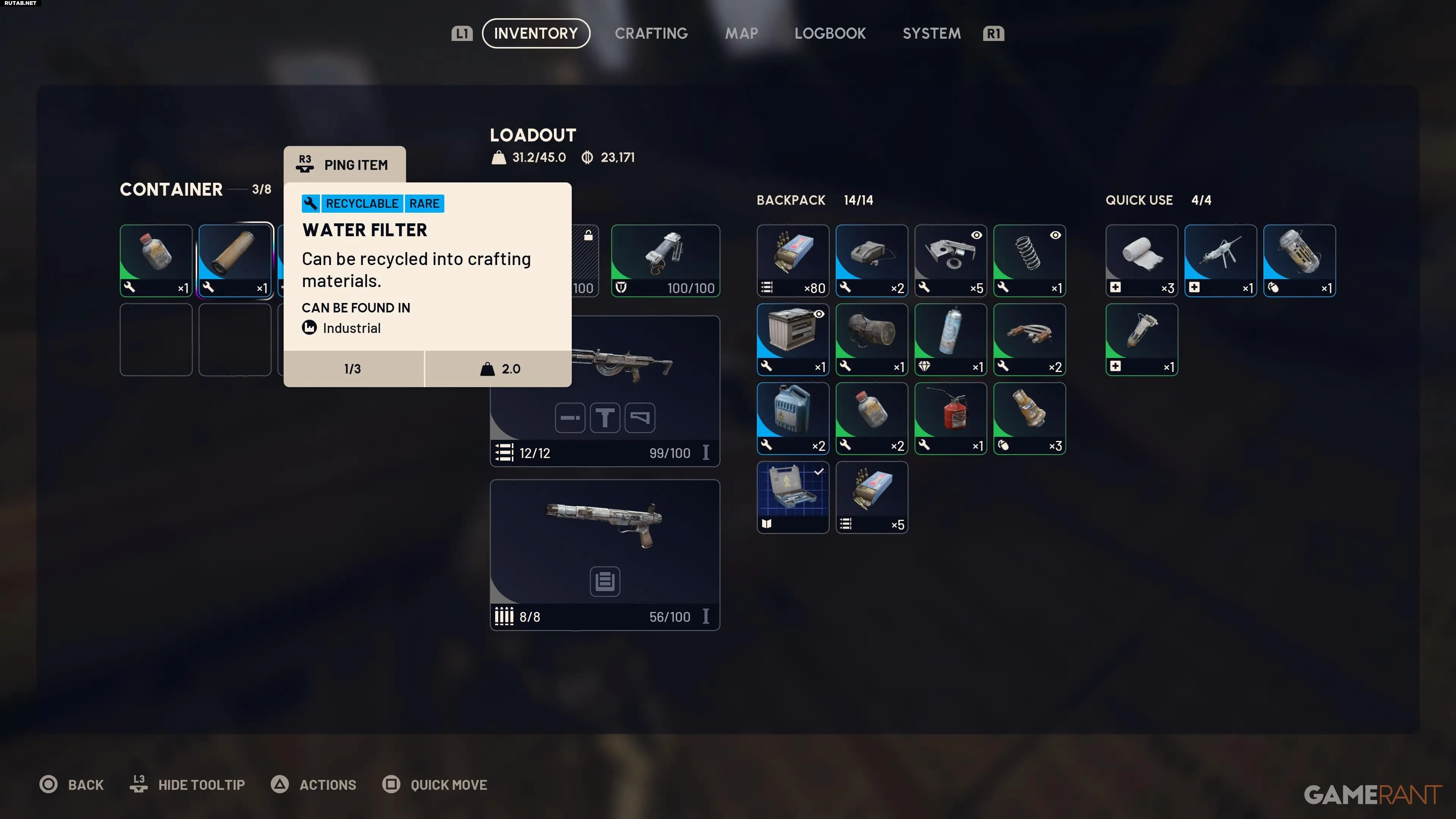Select the blue jerrycan backpack slot
Image resolution: width=1456 pixels, height=819 pixels.
[792, 418]
